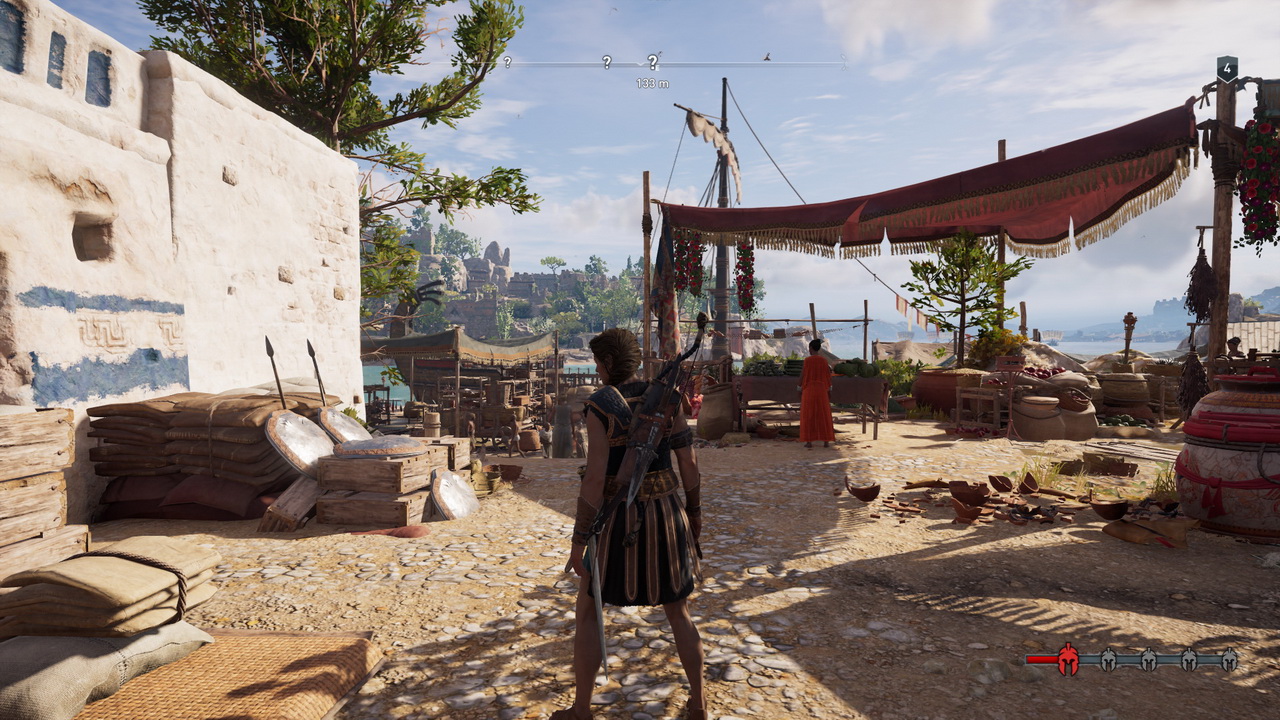Select the compass marker showing 133 m distance

pyautogui.click(x=653, y=62)
